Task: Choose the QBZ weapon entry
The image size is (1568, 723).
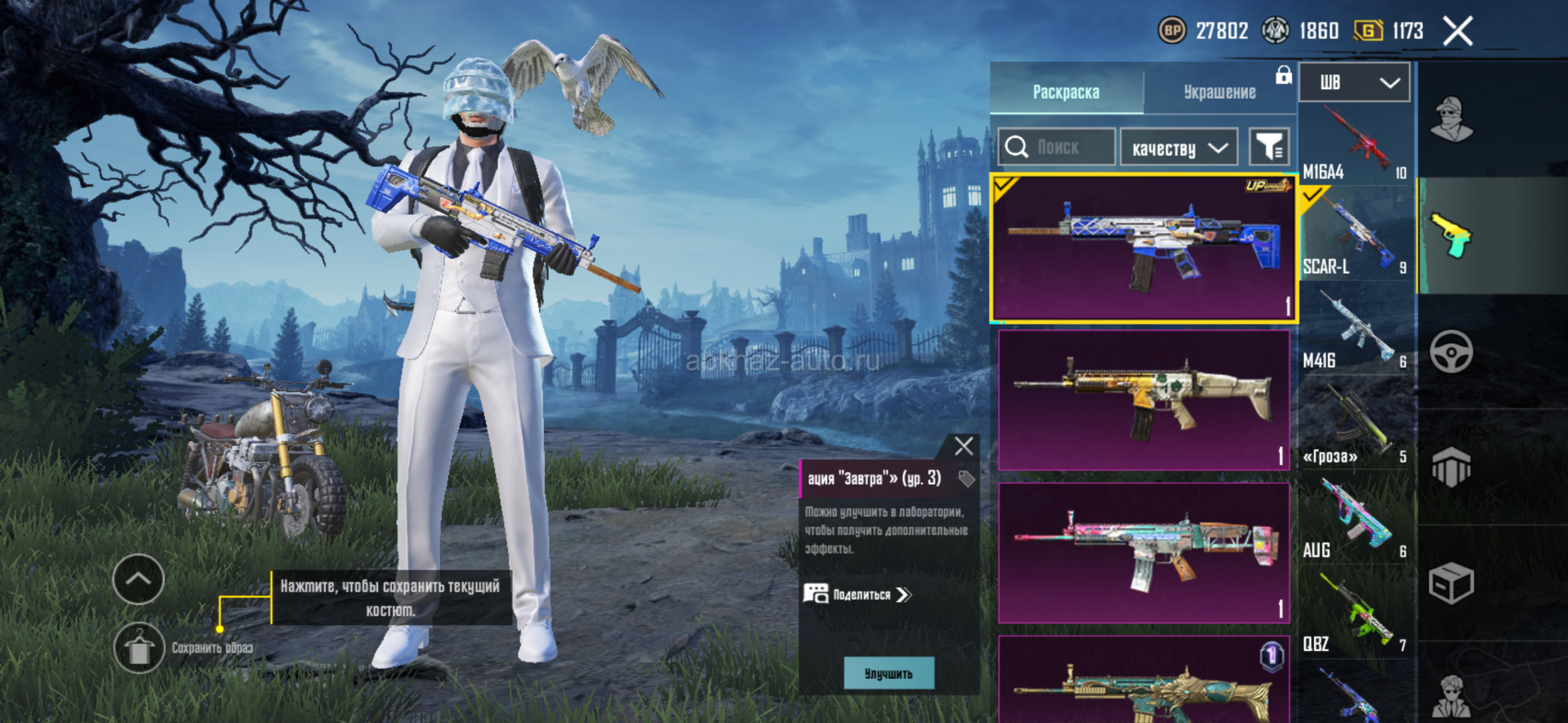Action: 1355,614
